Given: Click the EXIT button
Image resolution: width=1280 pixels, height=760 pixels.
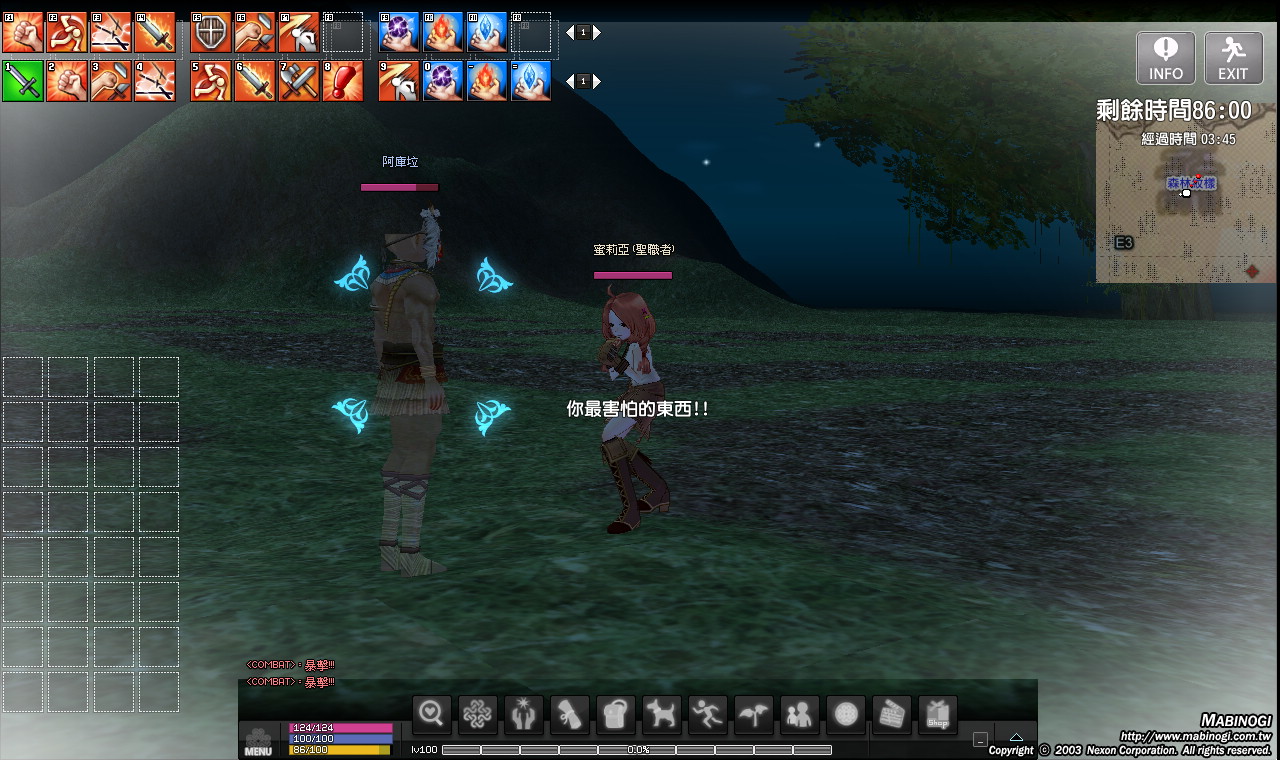Looking at the screenshot, I should [1233, 58].
